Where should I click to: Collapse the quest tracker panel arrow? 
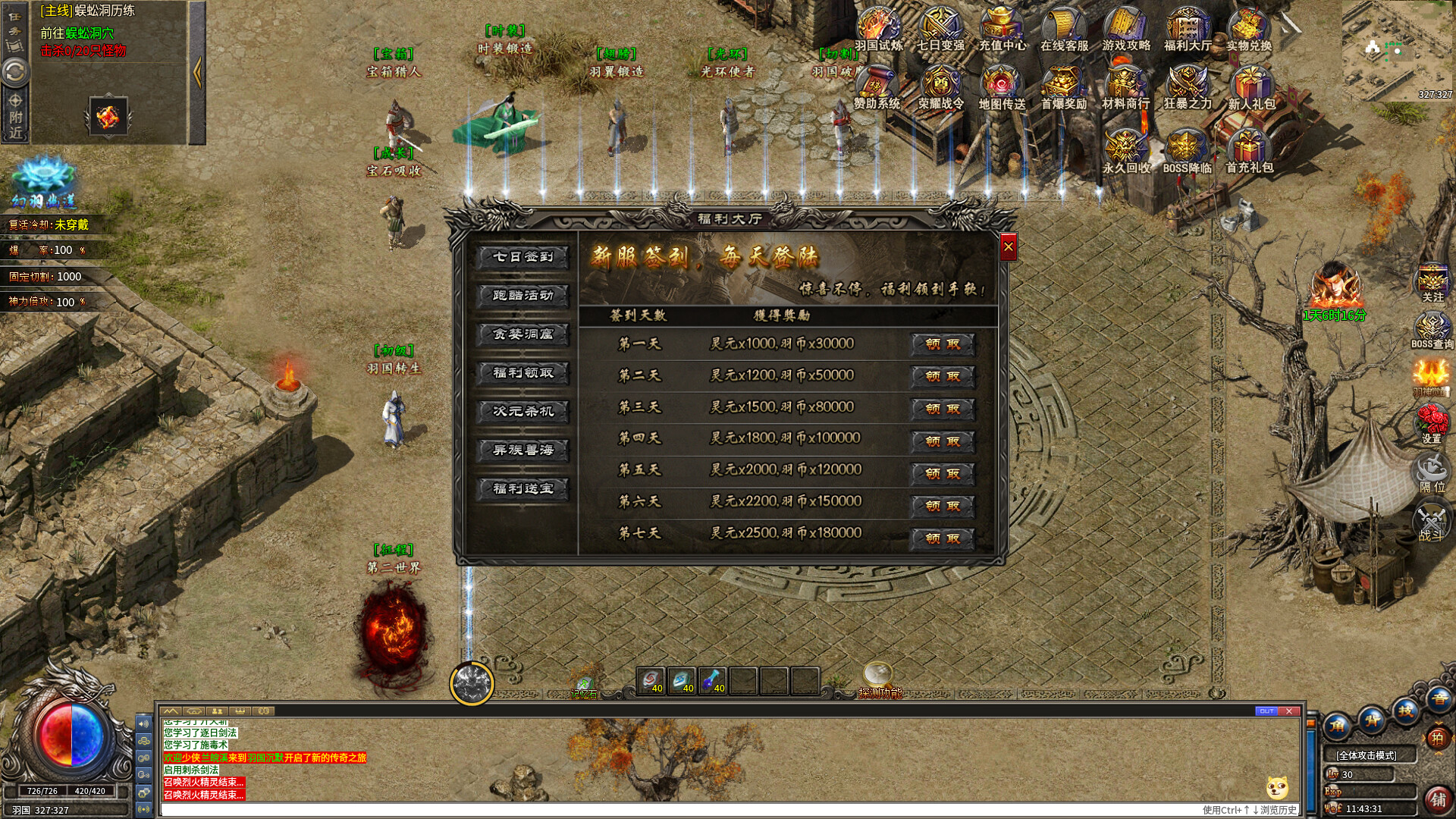(x=196, y=72)
